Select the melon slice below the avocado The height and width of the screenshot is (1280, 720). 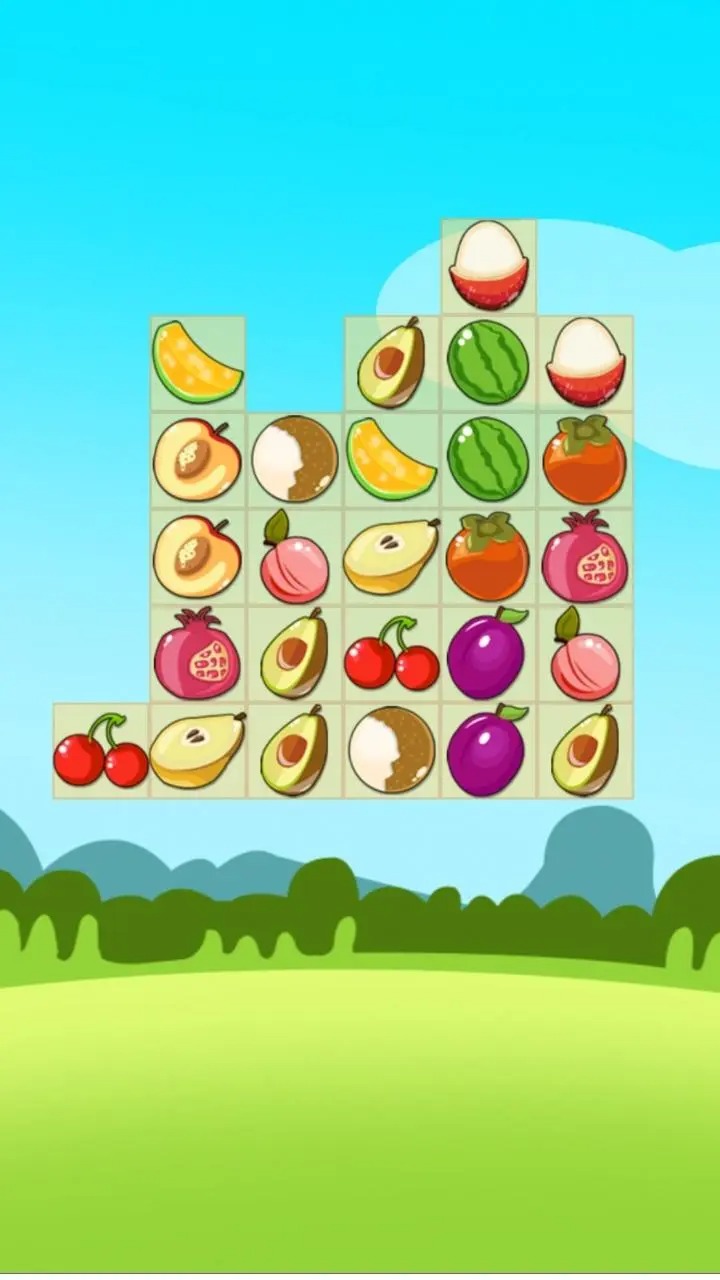[x=391, y=459]
